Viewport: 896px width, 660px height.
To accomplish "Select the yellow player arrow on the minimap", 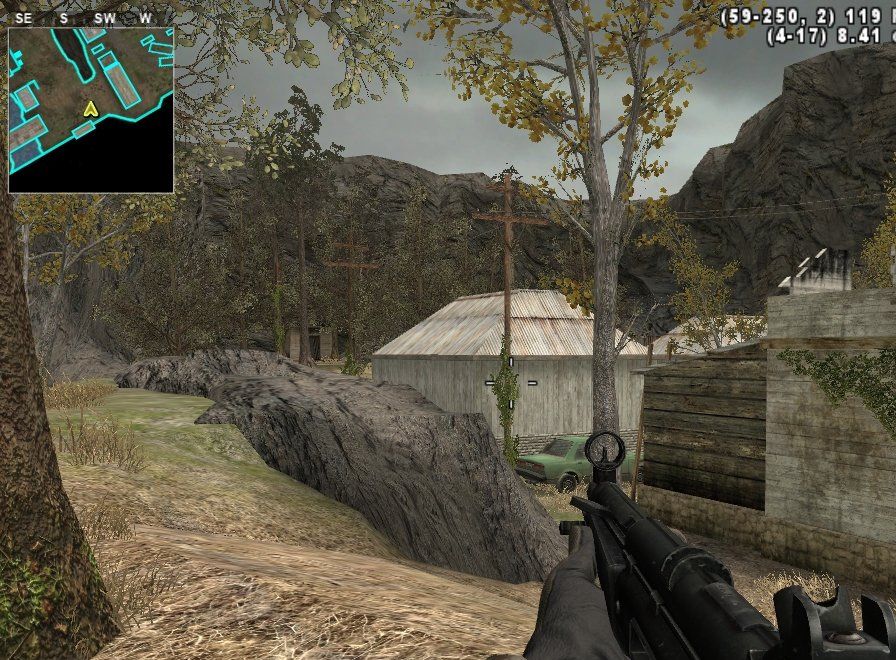I will pyautogui.click(x=90, y=108).
